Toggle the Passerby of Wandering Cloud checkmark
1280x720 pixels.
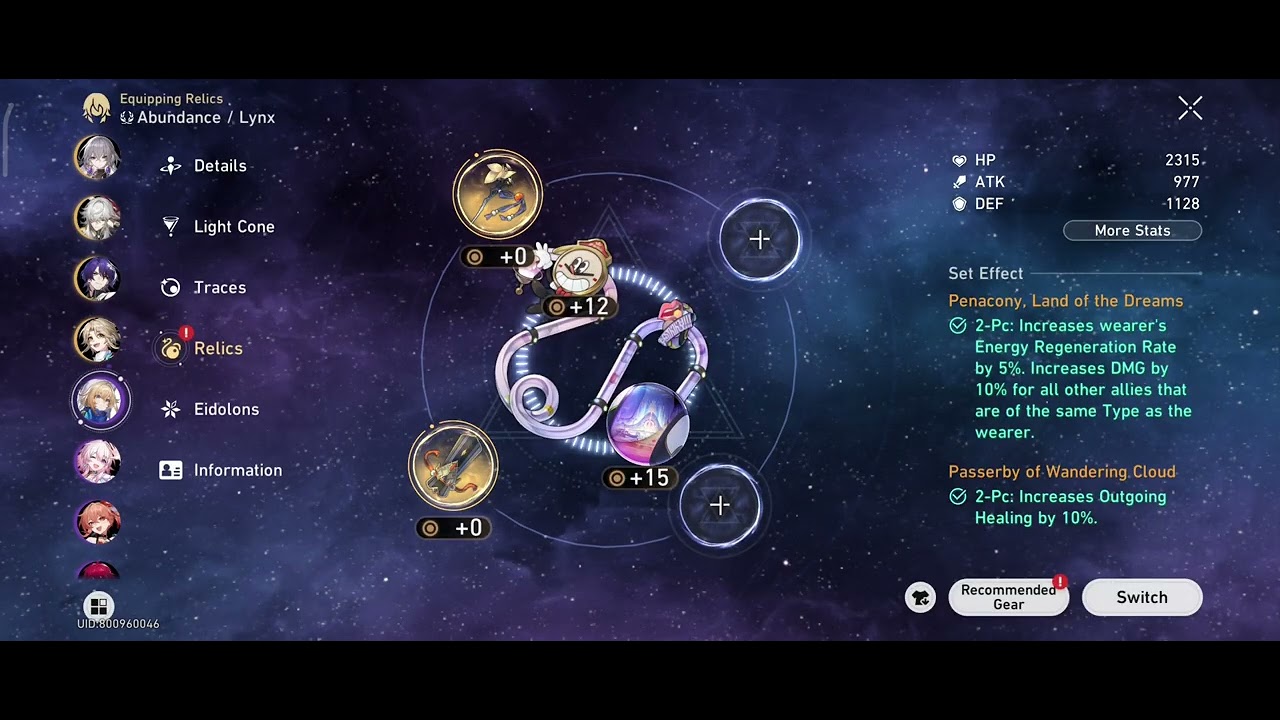point(958,496)
